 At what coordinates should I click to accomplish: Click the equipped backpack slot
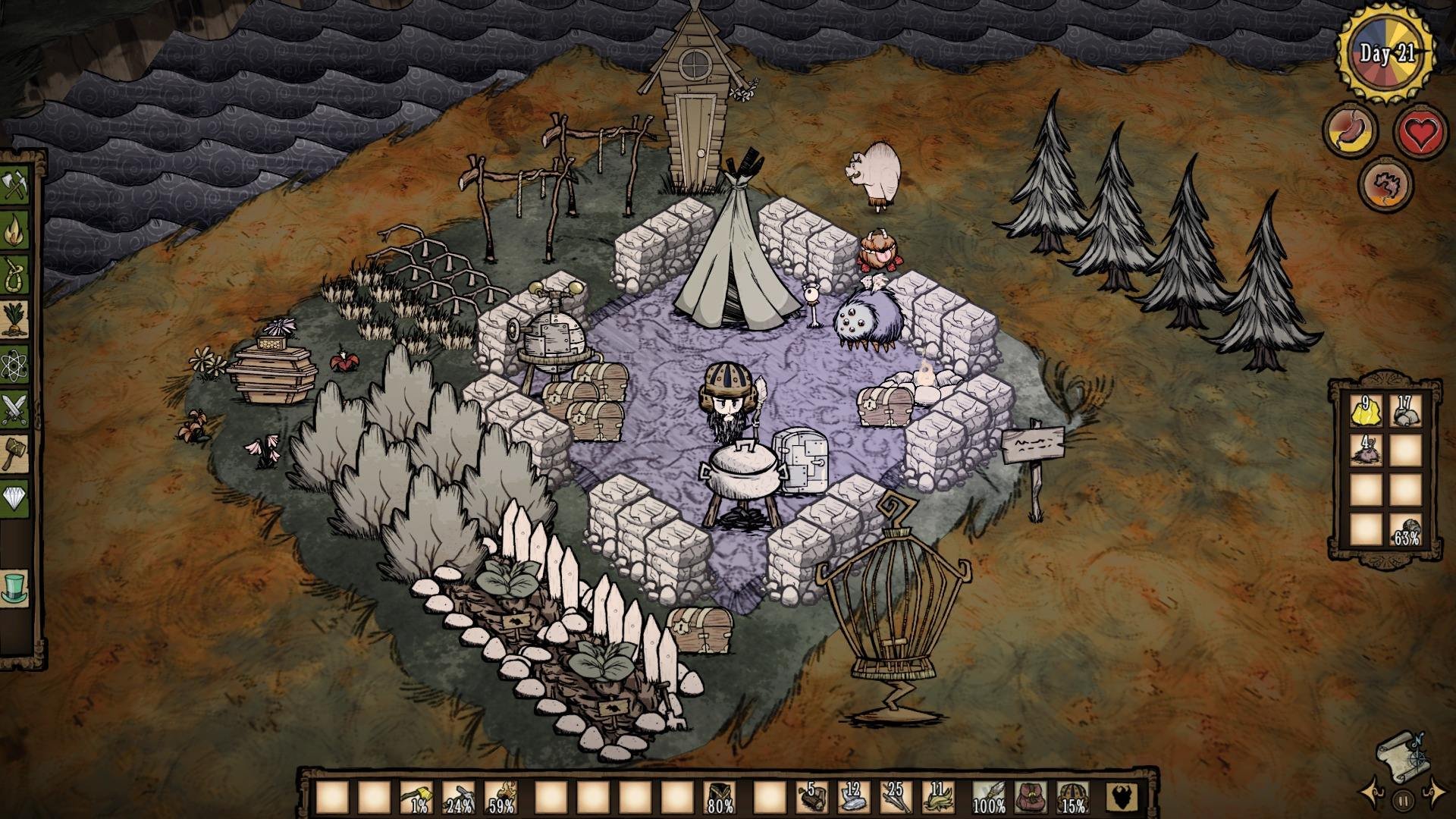[1031, 797]
